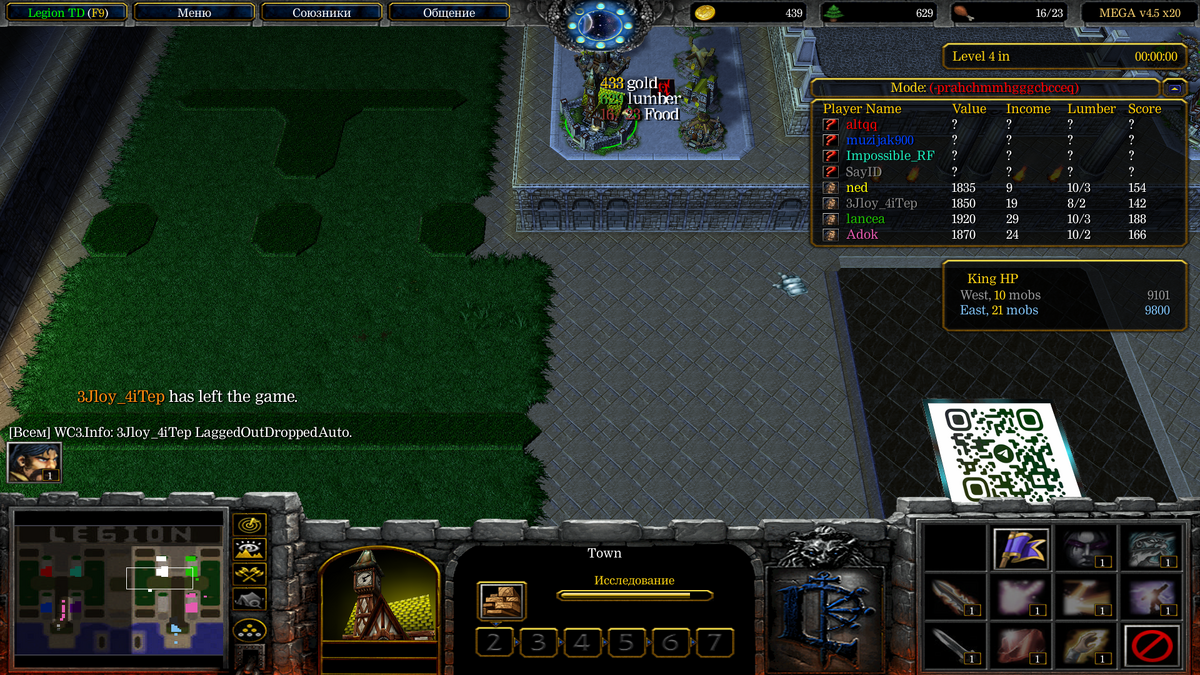Toggle minimap terrain display button
1200x675 pixels.
pyautogui.click(x=249, y=549)
